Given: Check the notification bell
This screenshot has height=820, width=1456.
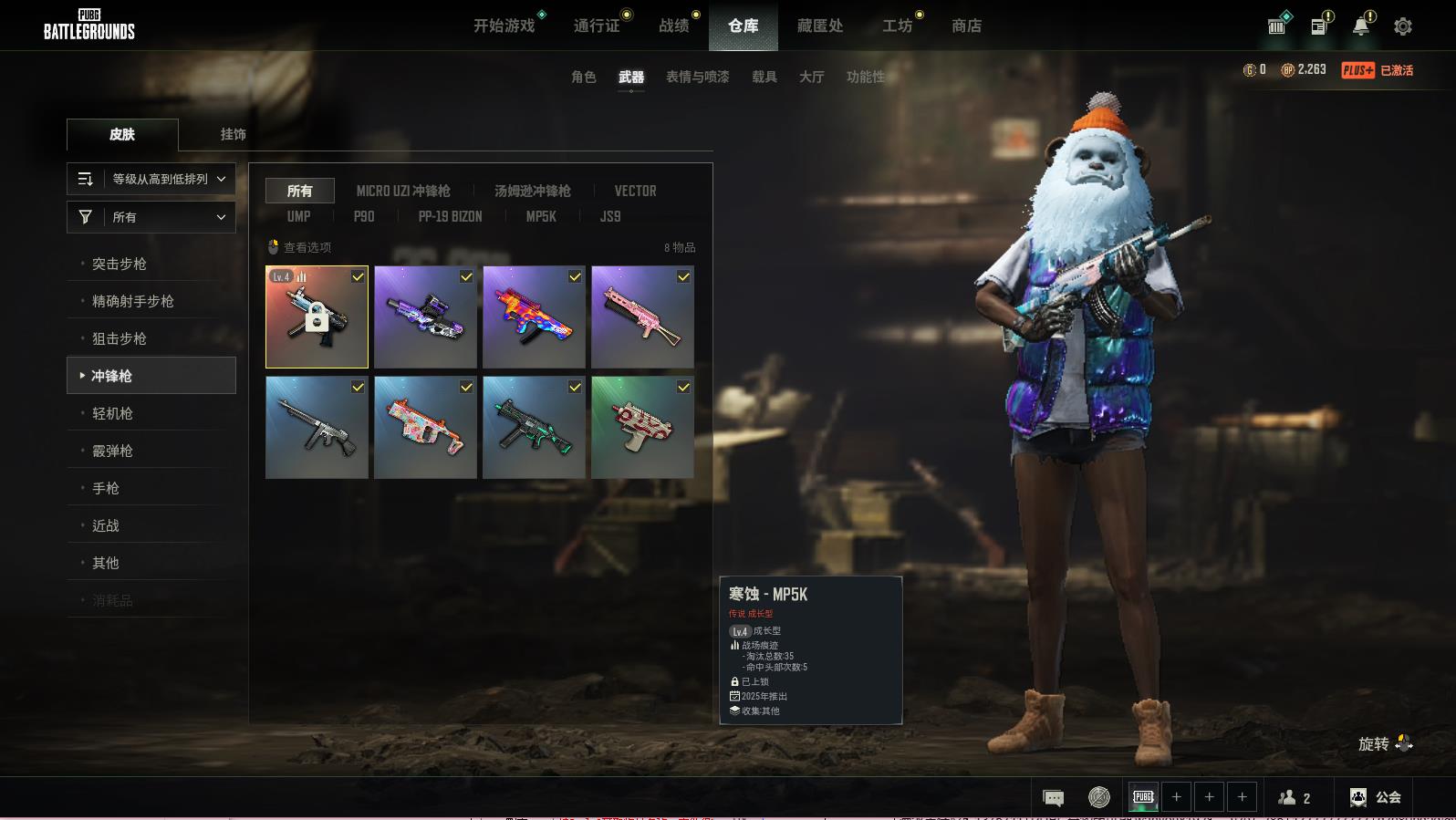Looking at the screenshot, I should [x=1360, y=26].
